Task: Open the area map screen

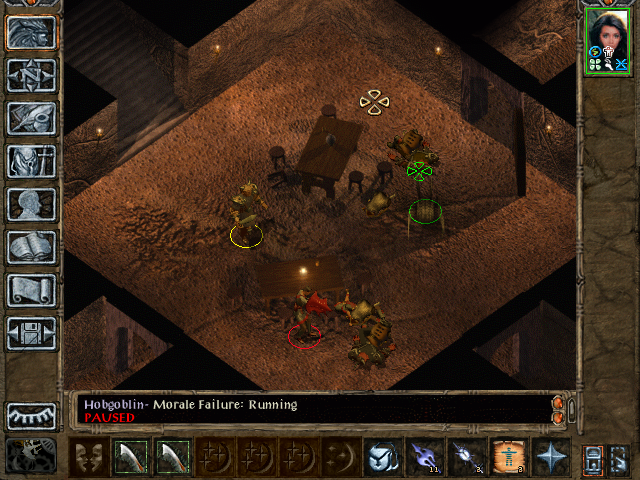Action: pos(32,75)
